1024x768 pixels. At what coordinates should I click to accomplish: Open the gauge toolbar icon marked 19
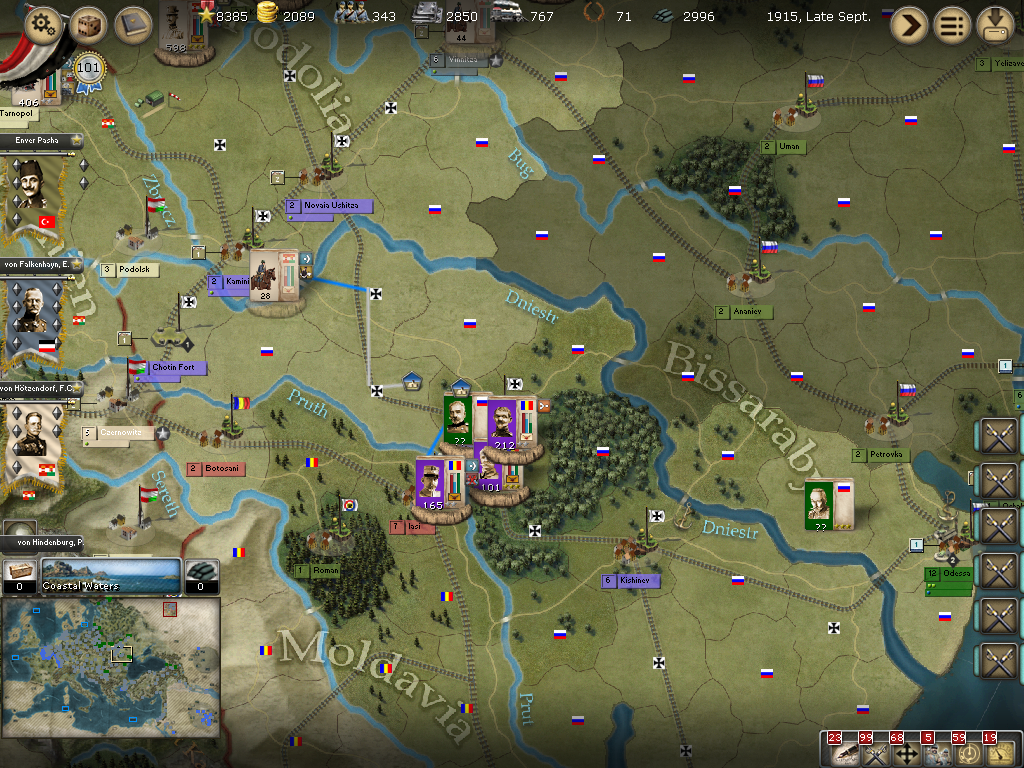click(x=999, y=752)
